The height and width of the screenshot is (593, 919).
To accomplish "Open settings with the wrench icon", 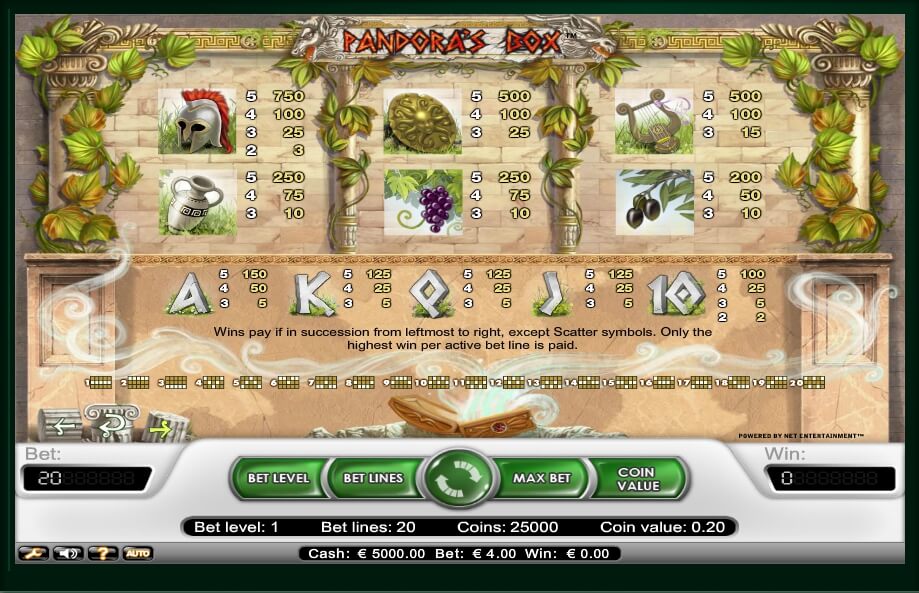I will click(32, 553).
